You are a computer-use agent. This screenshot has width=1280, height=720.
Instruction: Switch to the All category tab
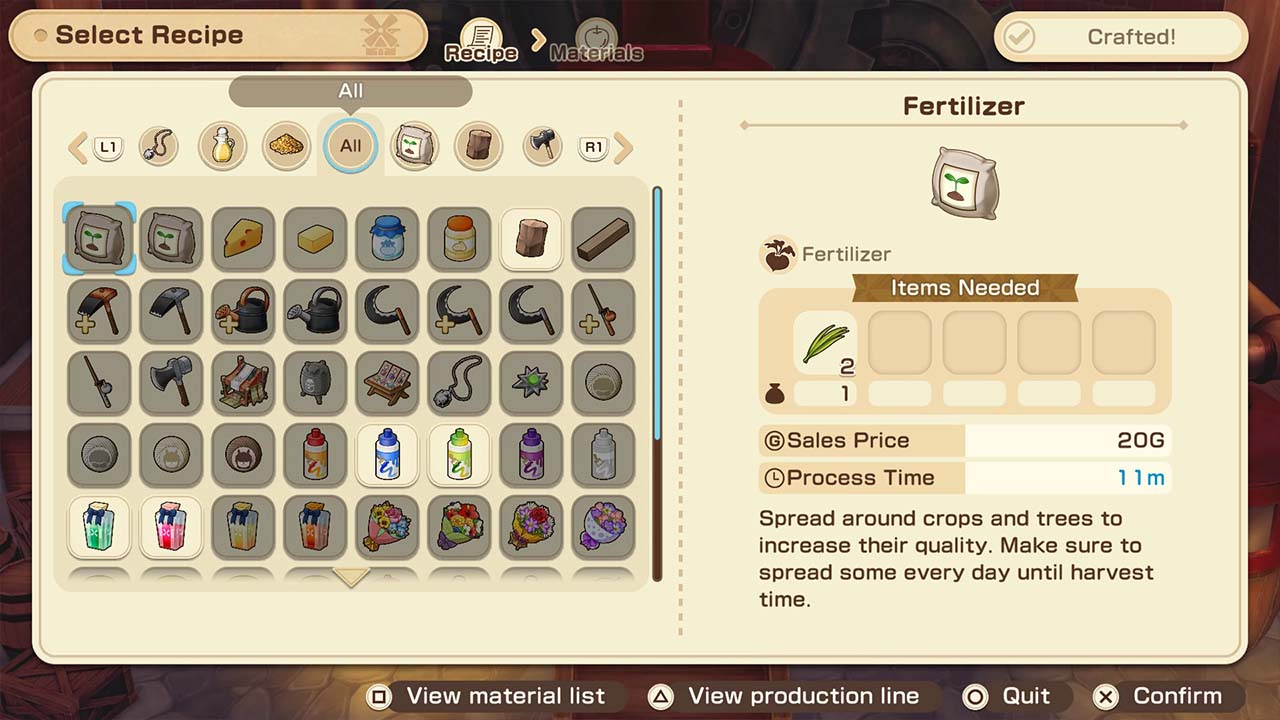click(x=350, y=146)
